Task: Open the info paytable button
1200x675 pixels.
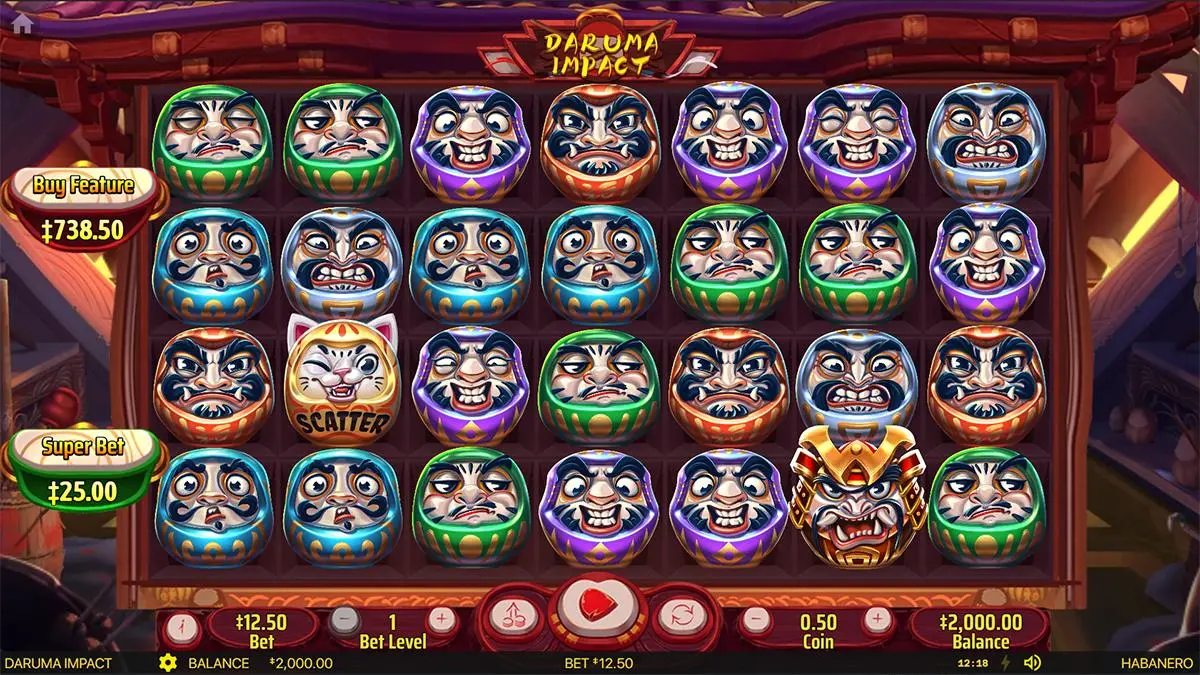Action: click(182, 629)
